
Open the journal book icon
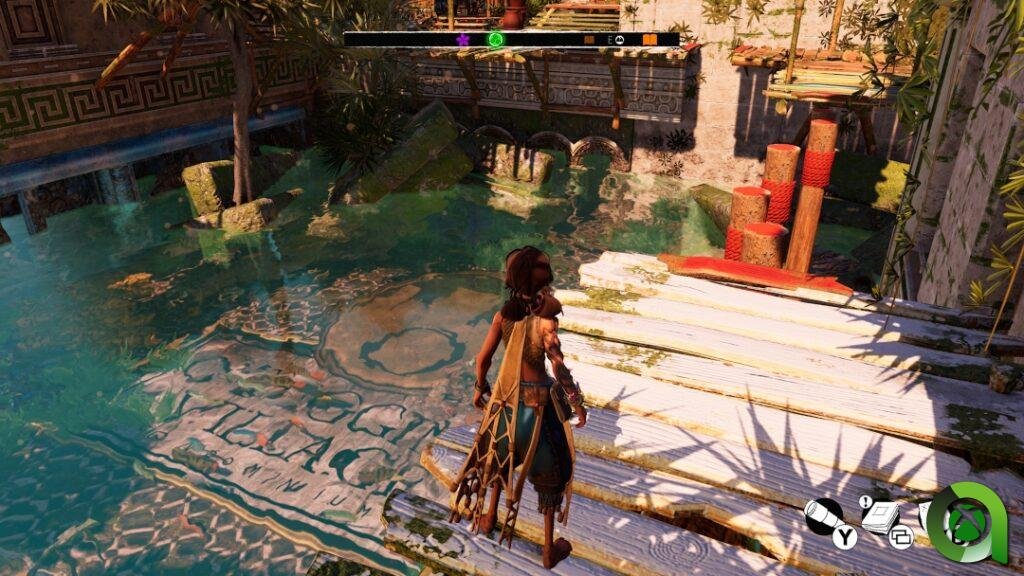[880, 517]
